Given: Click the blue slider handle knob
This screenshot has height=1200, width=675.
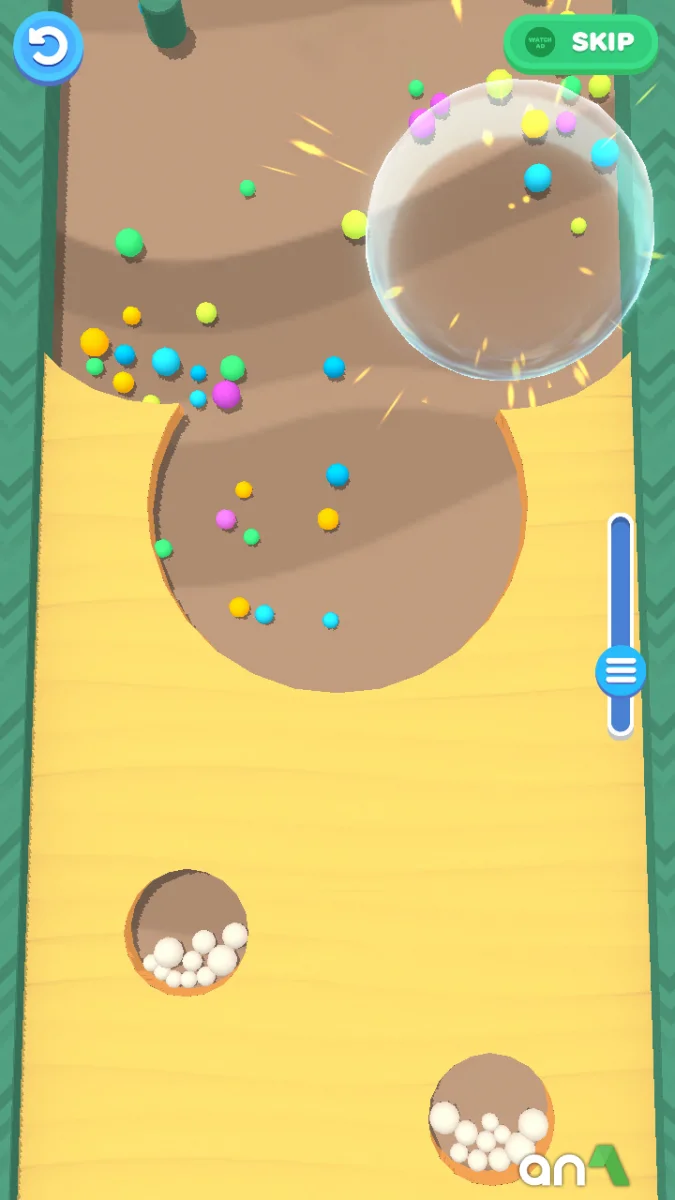Looking at the screenshot, I should click(620, 670).
